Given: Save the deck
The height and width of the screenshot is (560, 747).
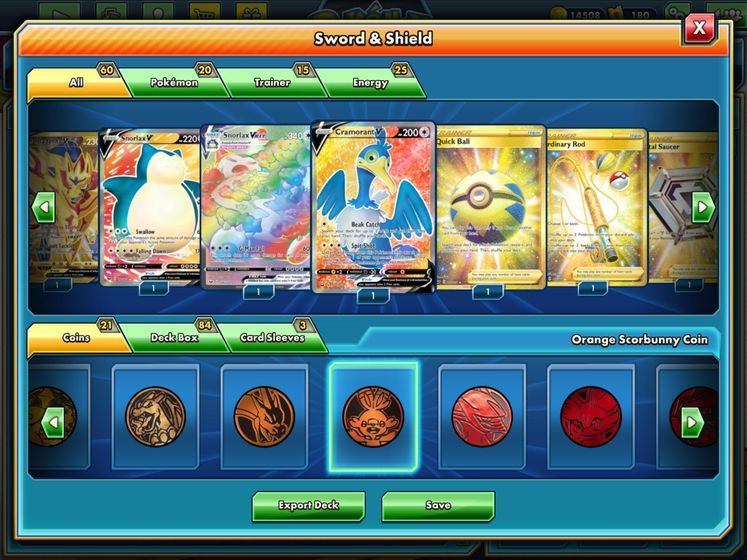Looking at the screenshot, I should pyautogui.click(x=438, y=506).
